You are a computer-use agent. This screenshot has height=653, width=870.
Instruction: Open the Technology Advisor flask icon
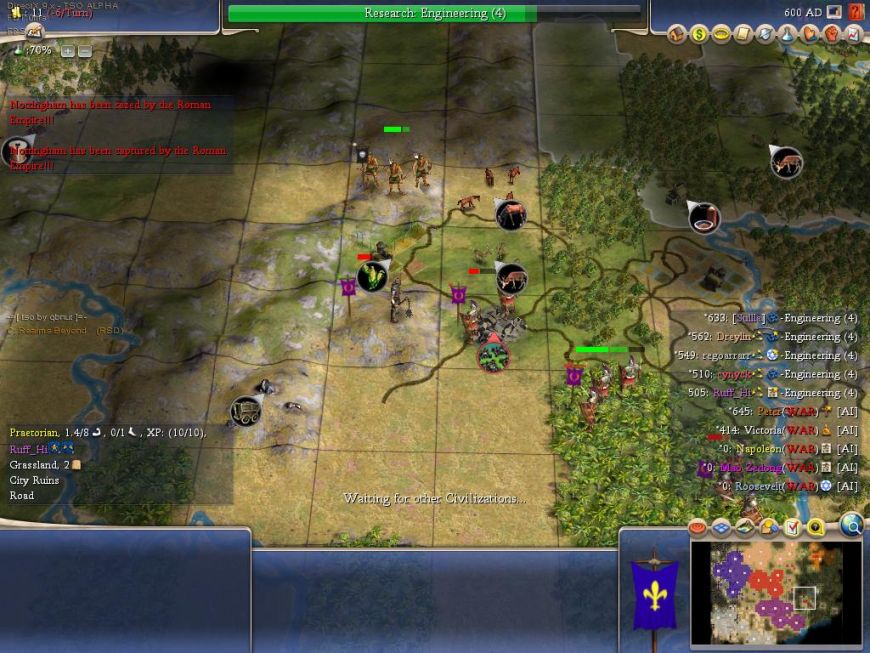[787, 35]
